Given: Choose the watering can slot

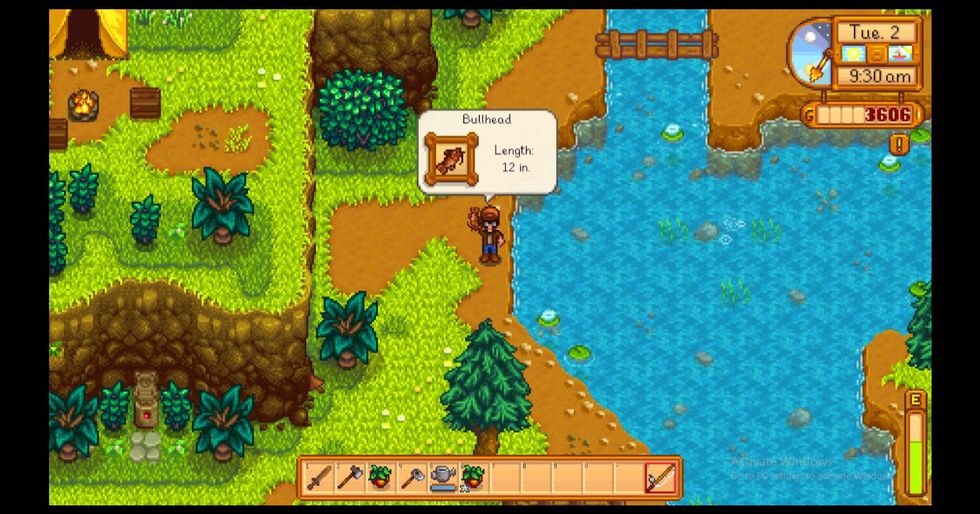Looking at the screenshot, I should coord(442,478).
